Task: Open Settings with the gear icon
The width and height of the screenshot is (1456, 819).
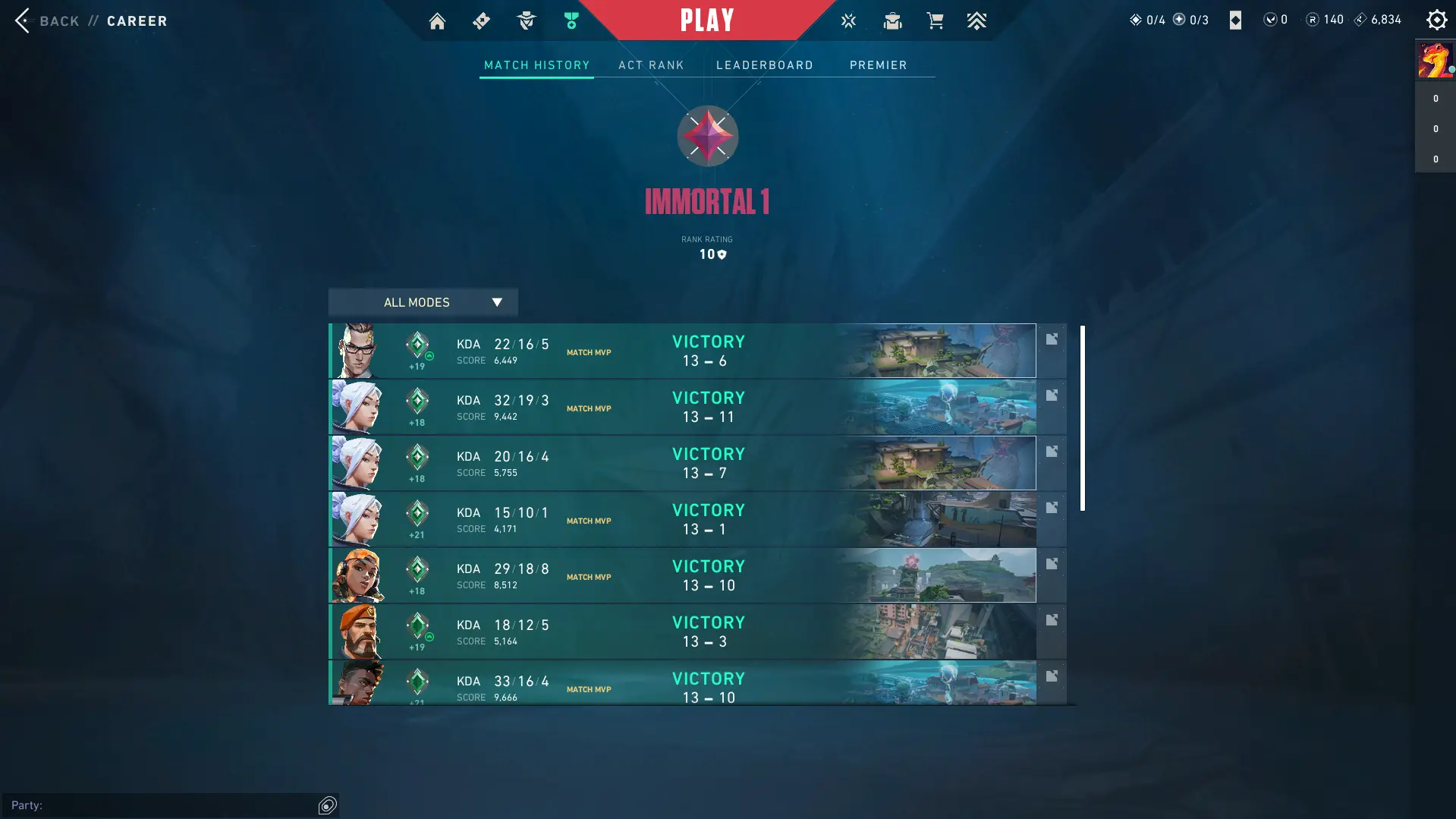Action: pos(1437,20)
